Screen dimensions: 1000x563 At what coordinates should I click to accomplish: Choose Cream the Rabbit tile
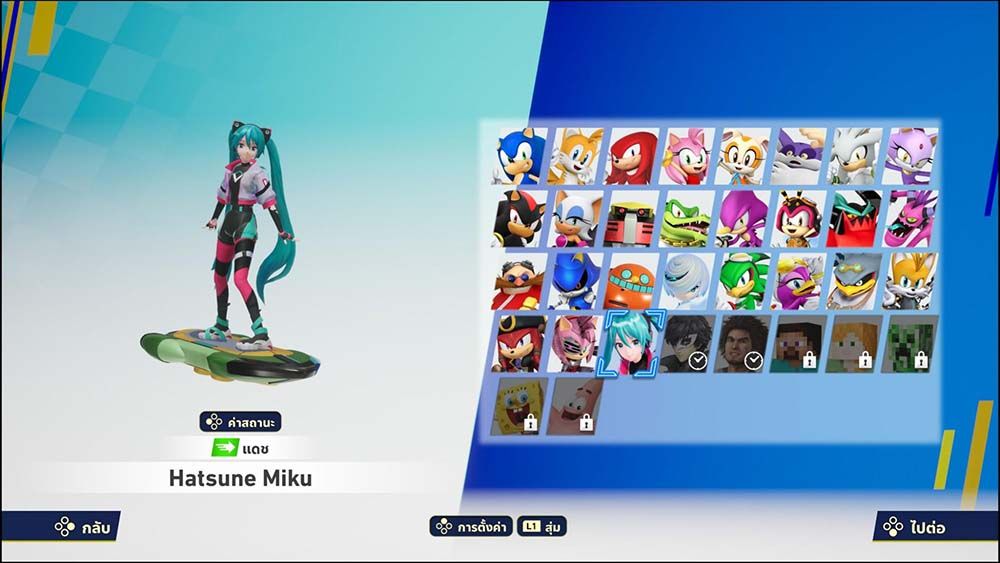coord(743,157)
